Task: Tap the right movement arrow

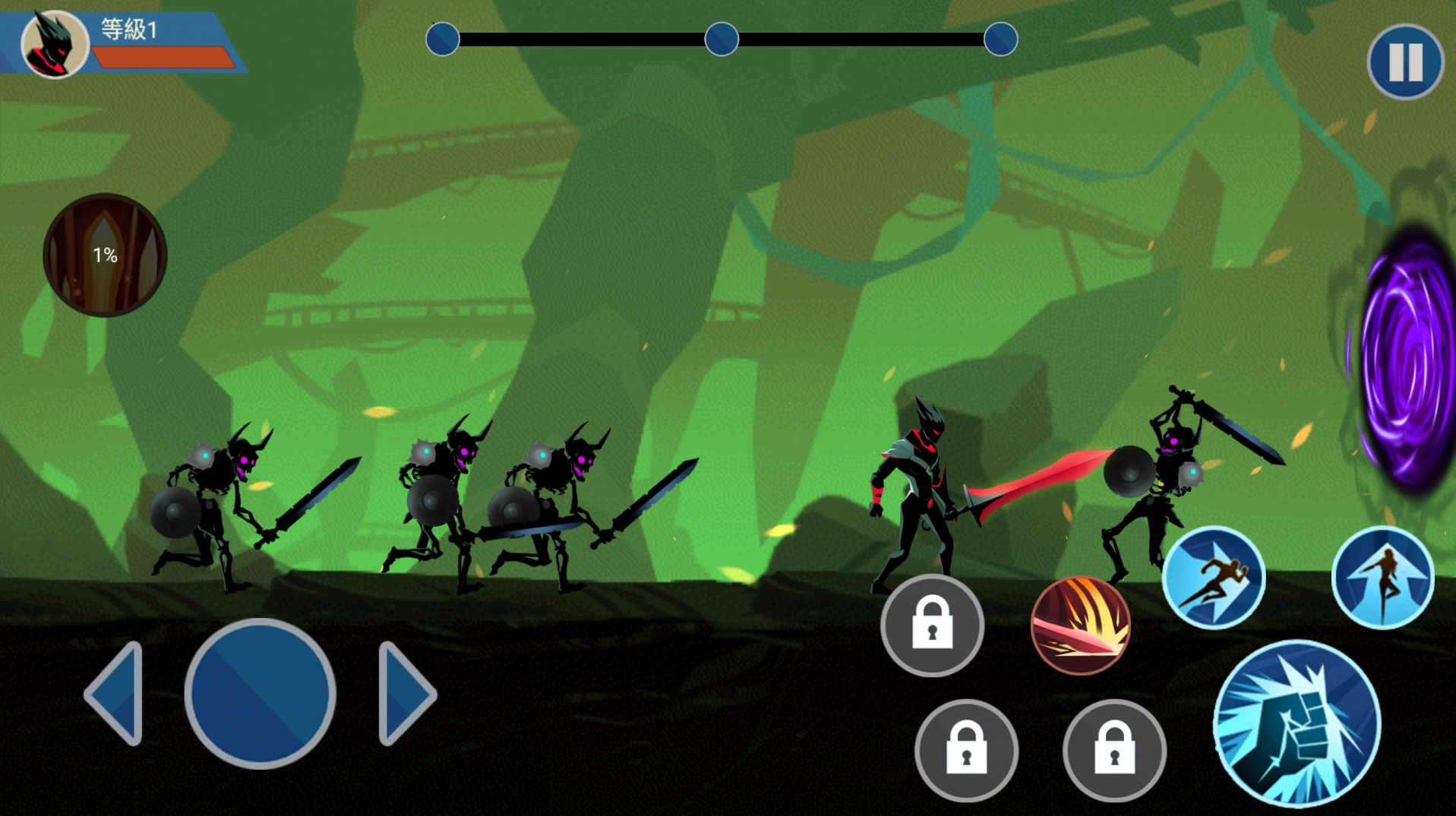Action: pyautogui.click(x=406, y=693)
